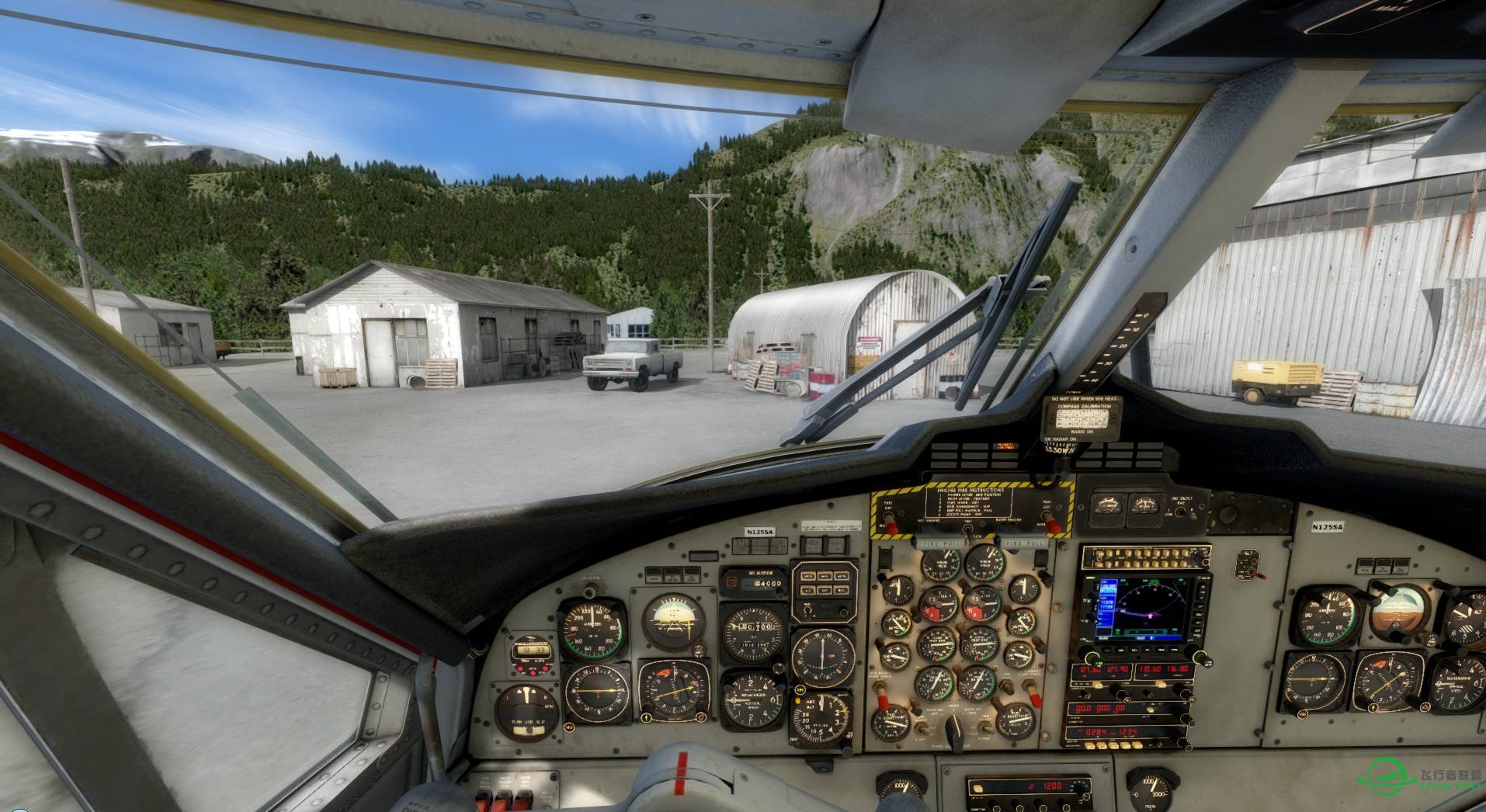Select the NAV radio frequency display
1486x812 pixels.
pos(1164,671)
